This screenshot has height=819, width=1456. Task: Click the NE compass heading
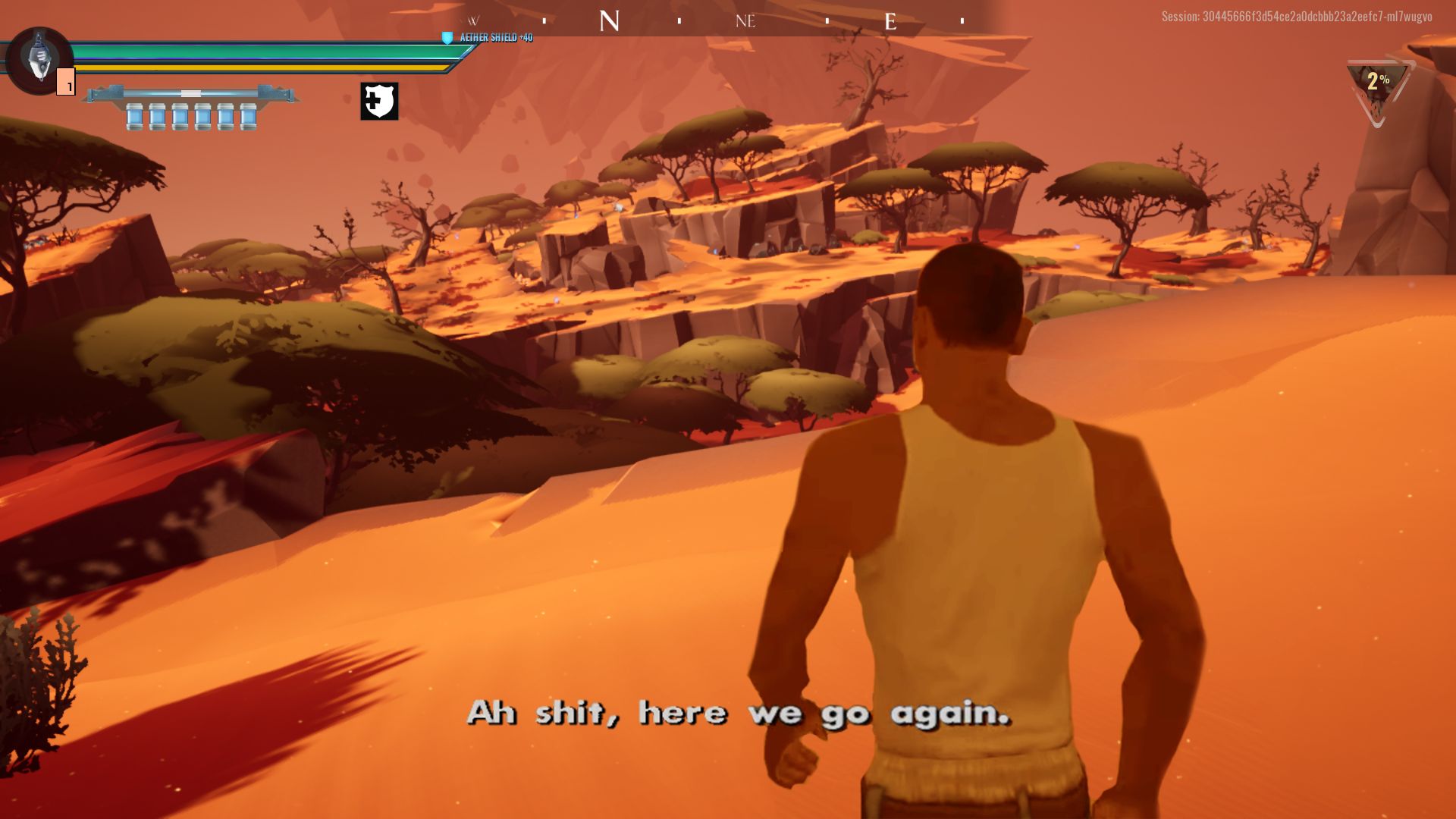click(747, 21)
